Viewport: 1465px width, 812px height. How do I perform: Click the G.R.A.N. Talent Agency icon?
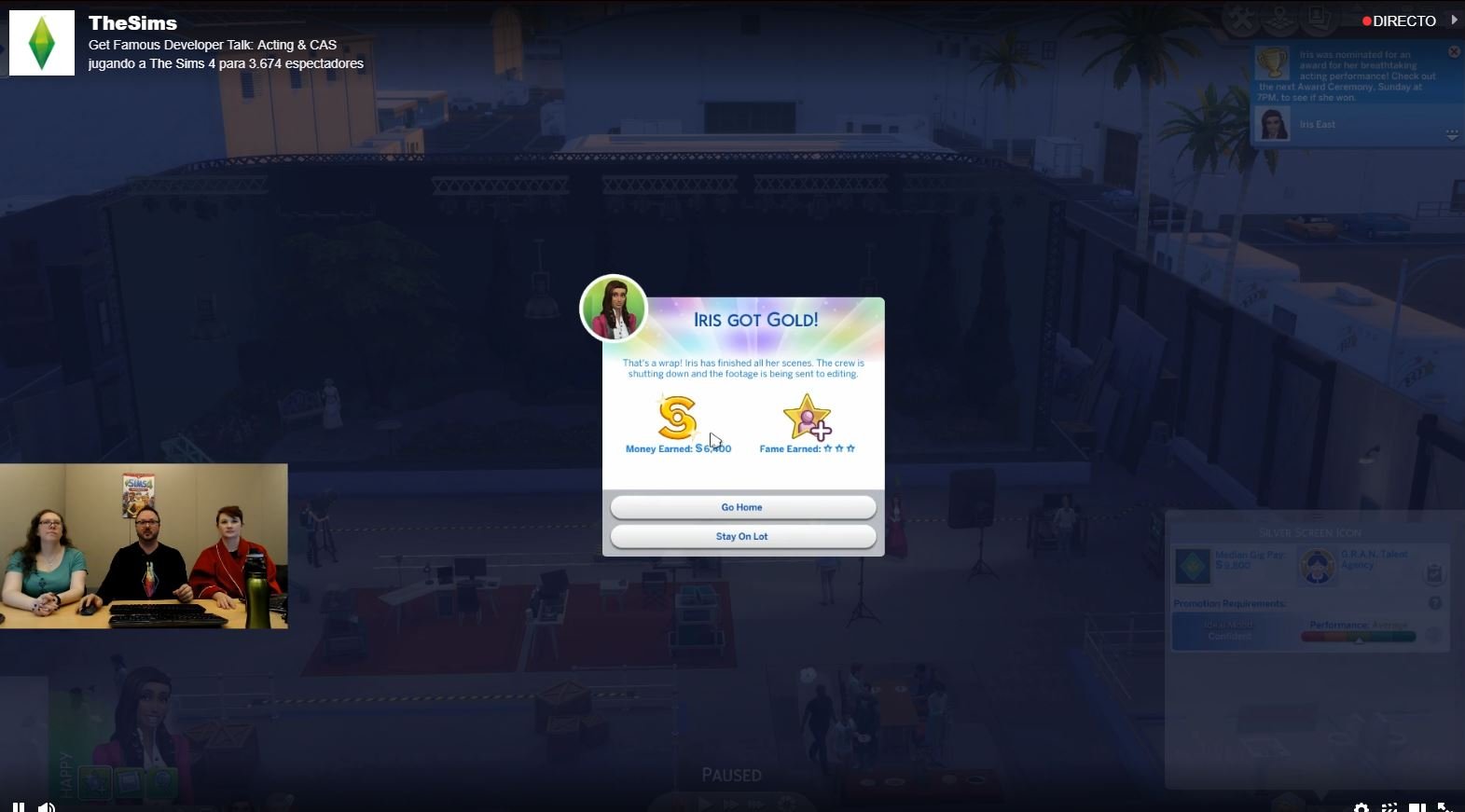(1318, 565)
